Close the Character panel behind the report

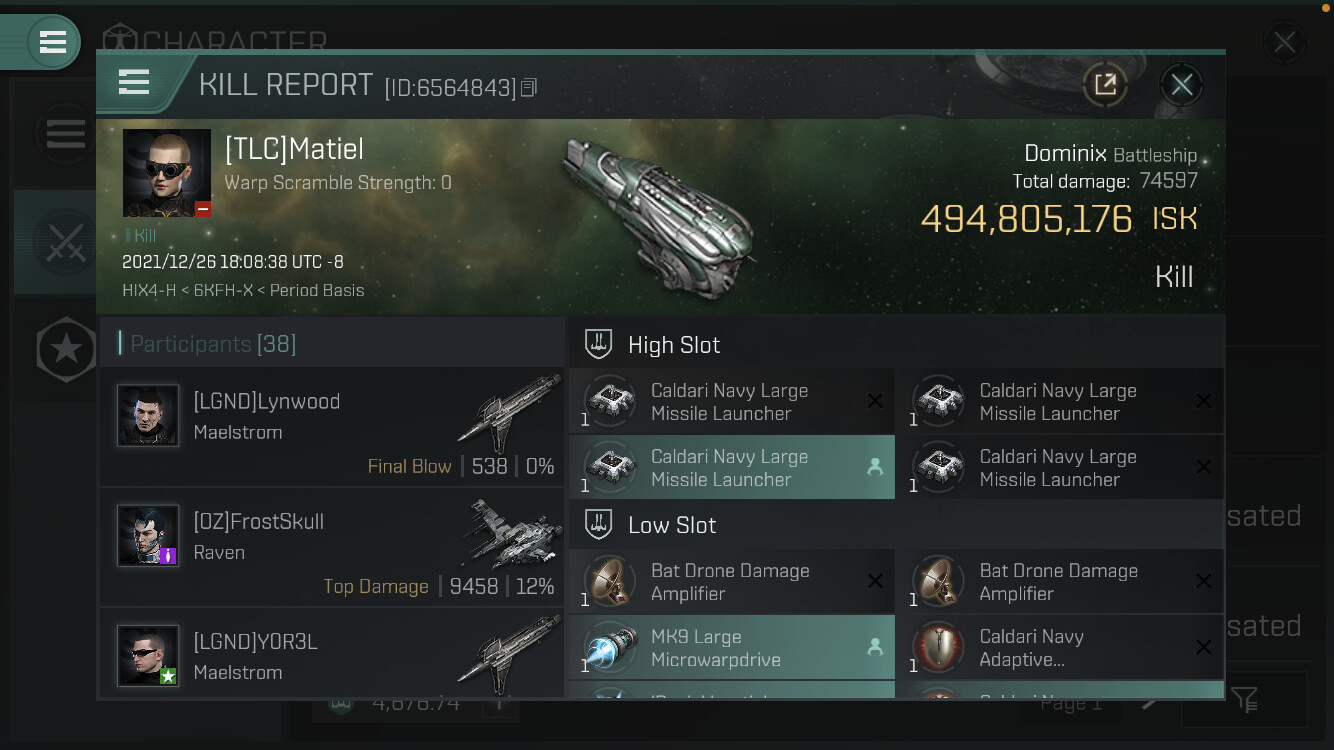click(x=1284, y=43)
